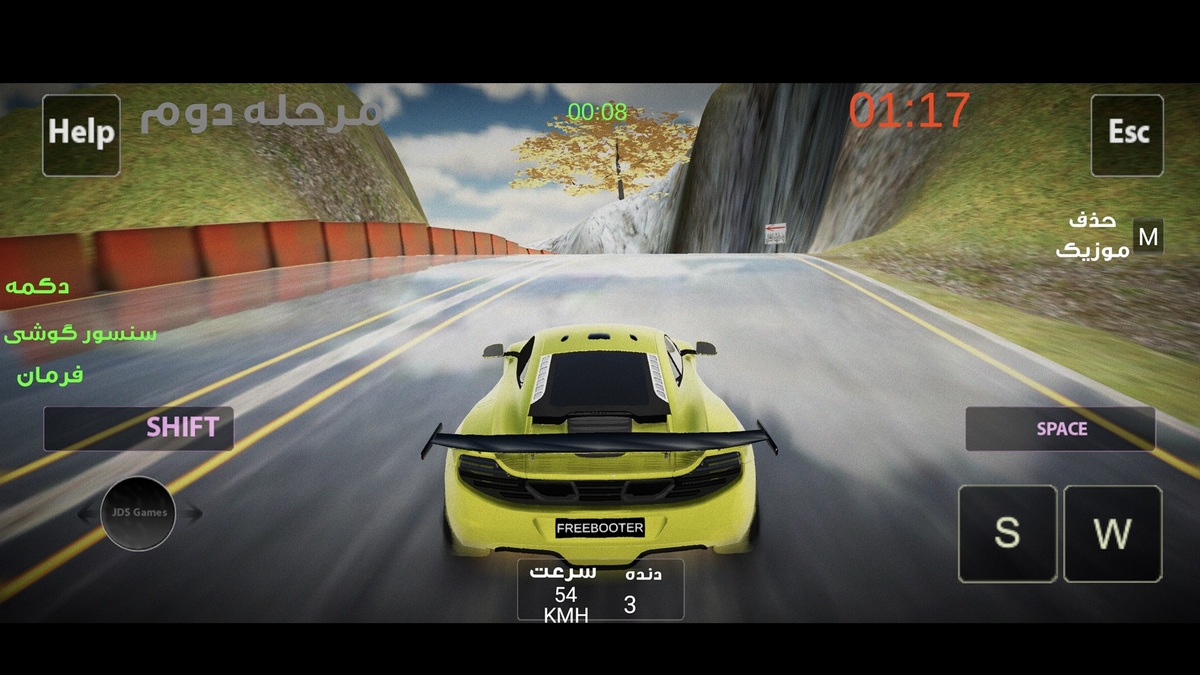This screenshot has height=675, width=1200.
Task: Open the Help button
Action: tap(81, 134)
